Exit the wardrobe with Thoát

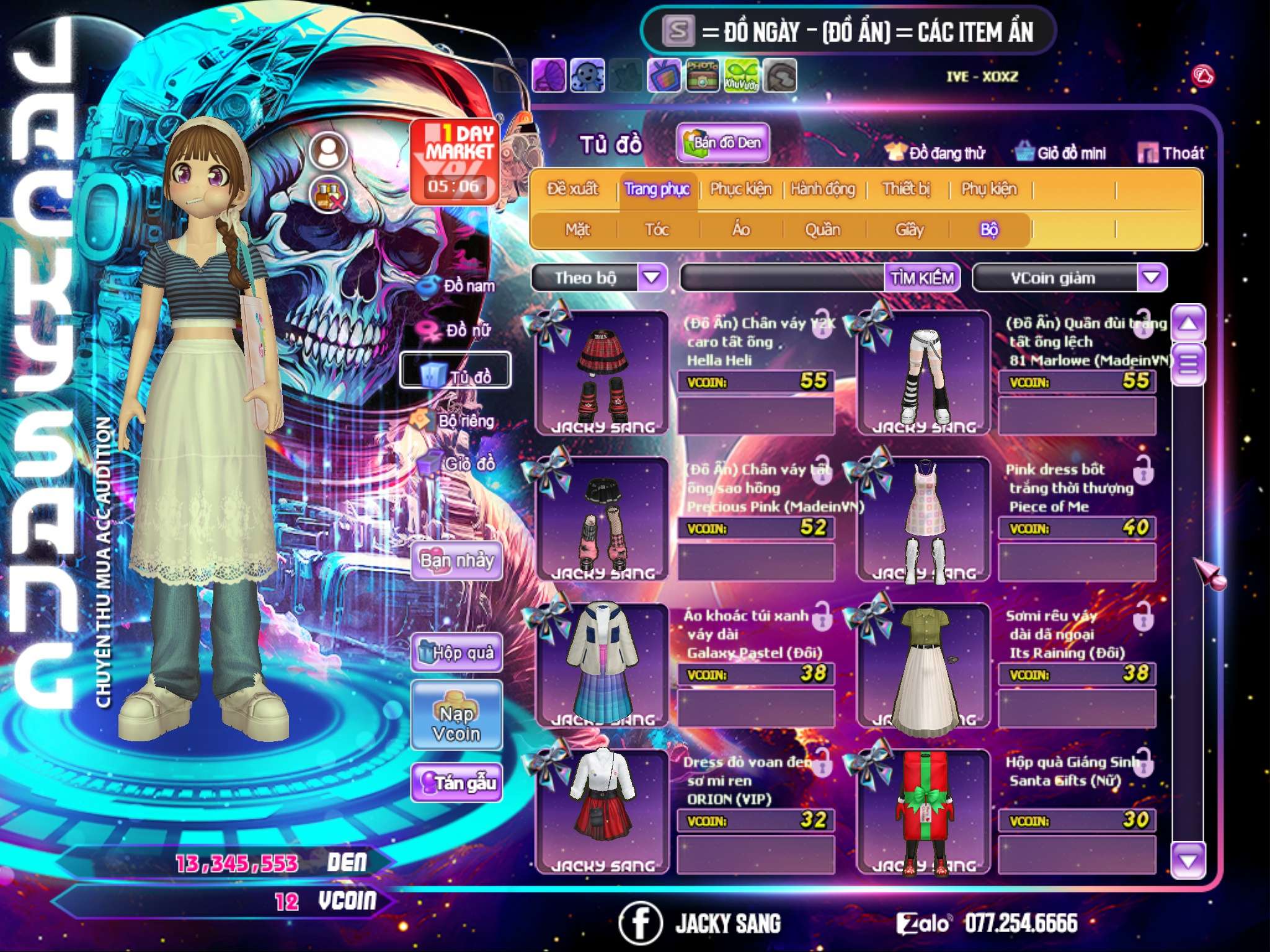pyautogui.click(x=1171, y=153)
